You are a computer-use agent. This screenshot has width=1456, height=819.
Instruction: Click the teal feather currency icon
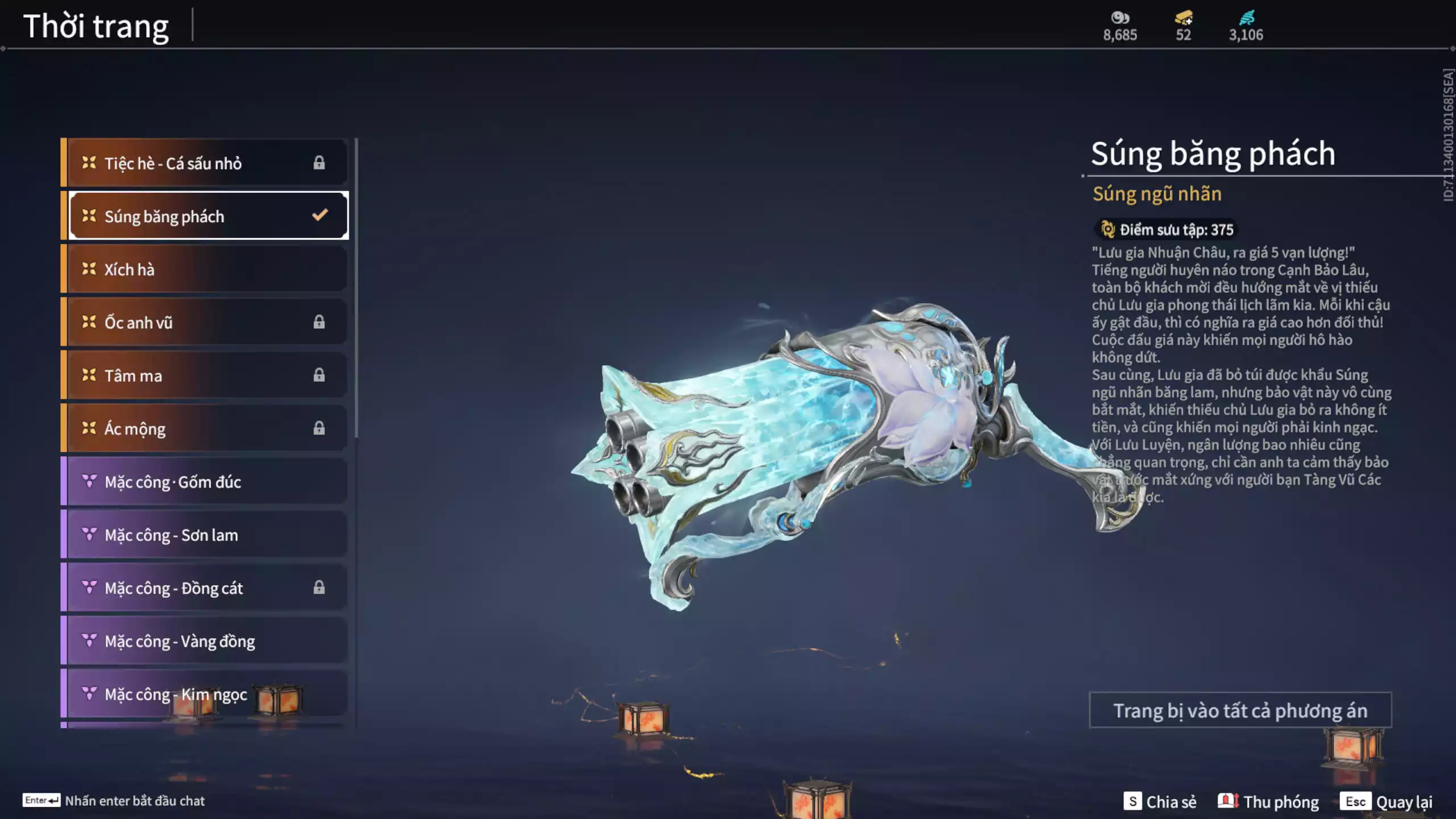(1246, 18)
